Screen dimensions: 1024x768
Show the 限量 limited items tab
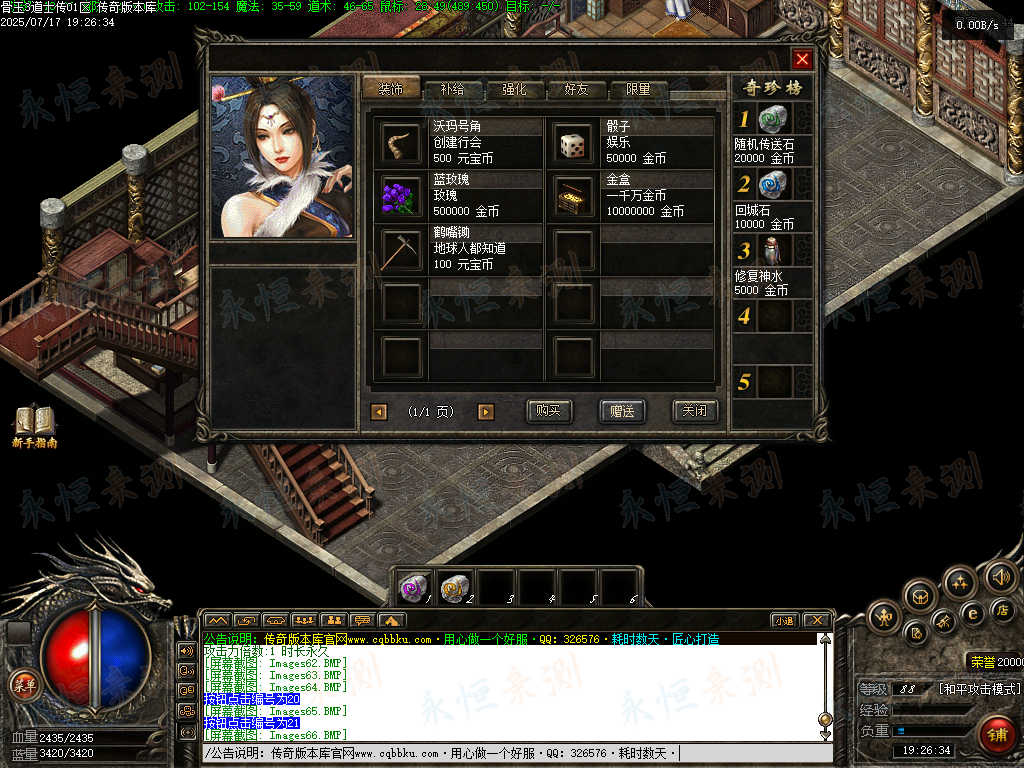tap(637, 89)
